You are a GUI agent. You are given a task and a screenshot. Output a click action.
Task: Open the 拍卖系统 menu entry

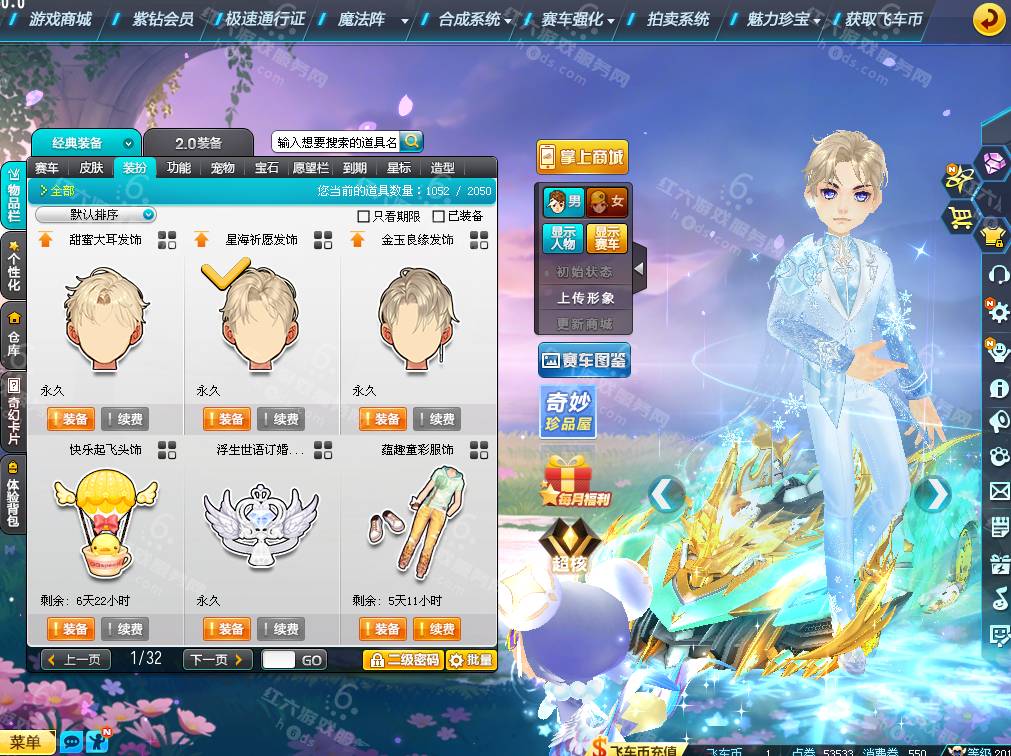click(677, 19)
